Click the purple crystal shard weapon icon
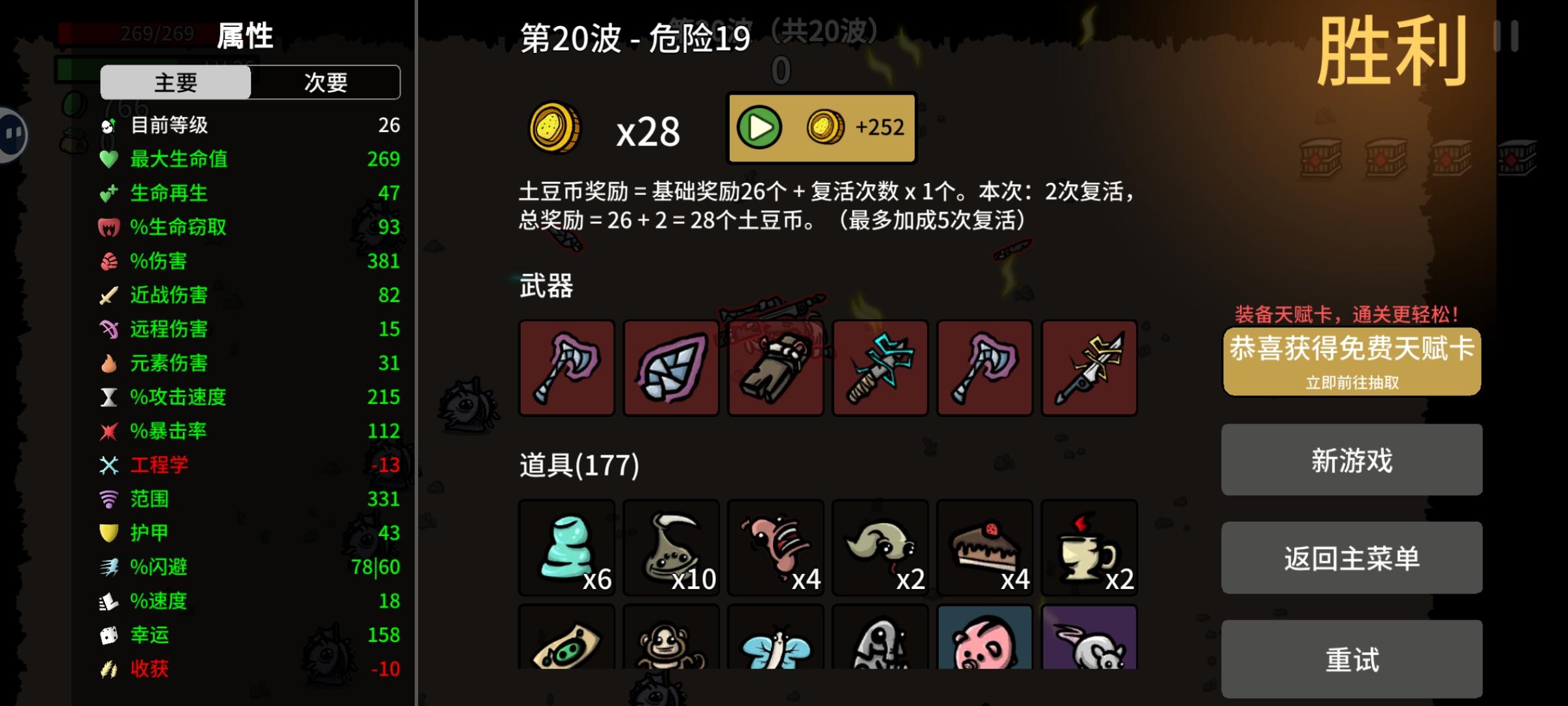This screenshot has height=706, width=1568. (672, 368)
